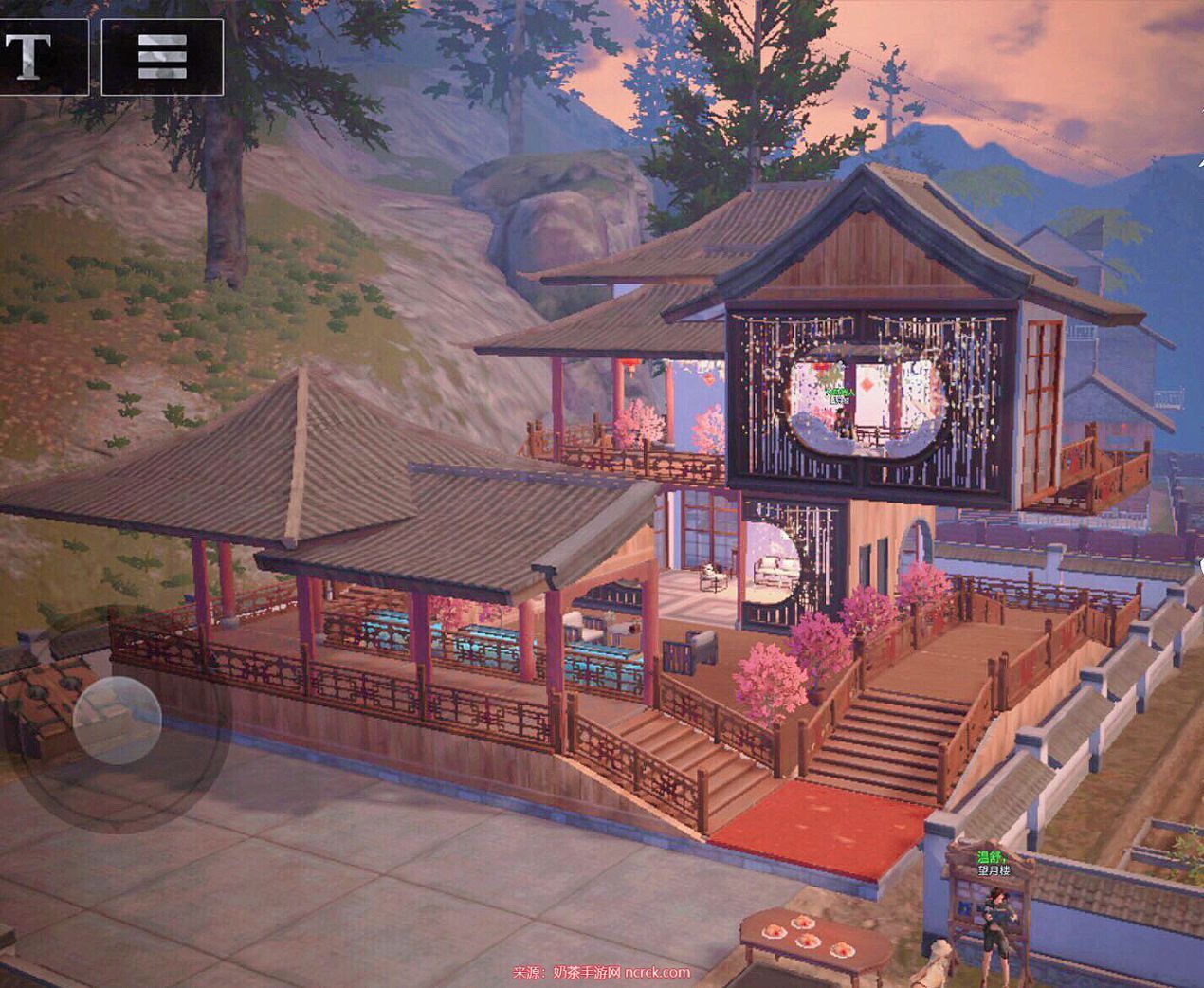Touch the virtual movement joystick
This screenshot has height=988, width=1204.
tap(118, 721)
